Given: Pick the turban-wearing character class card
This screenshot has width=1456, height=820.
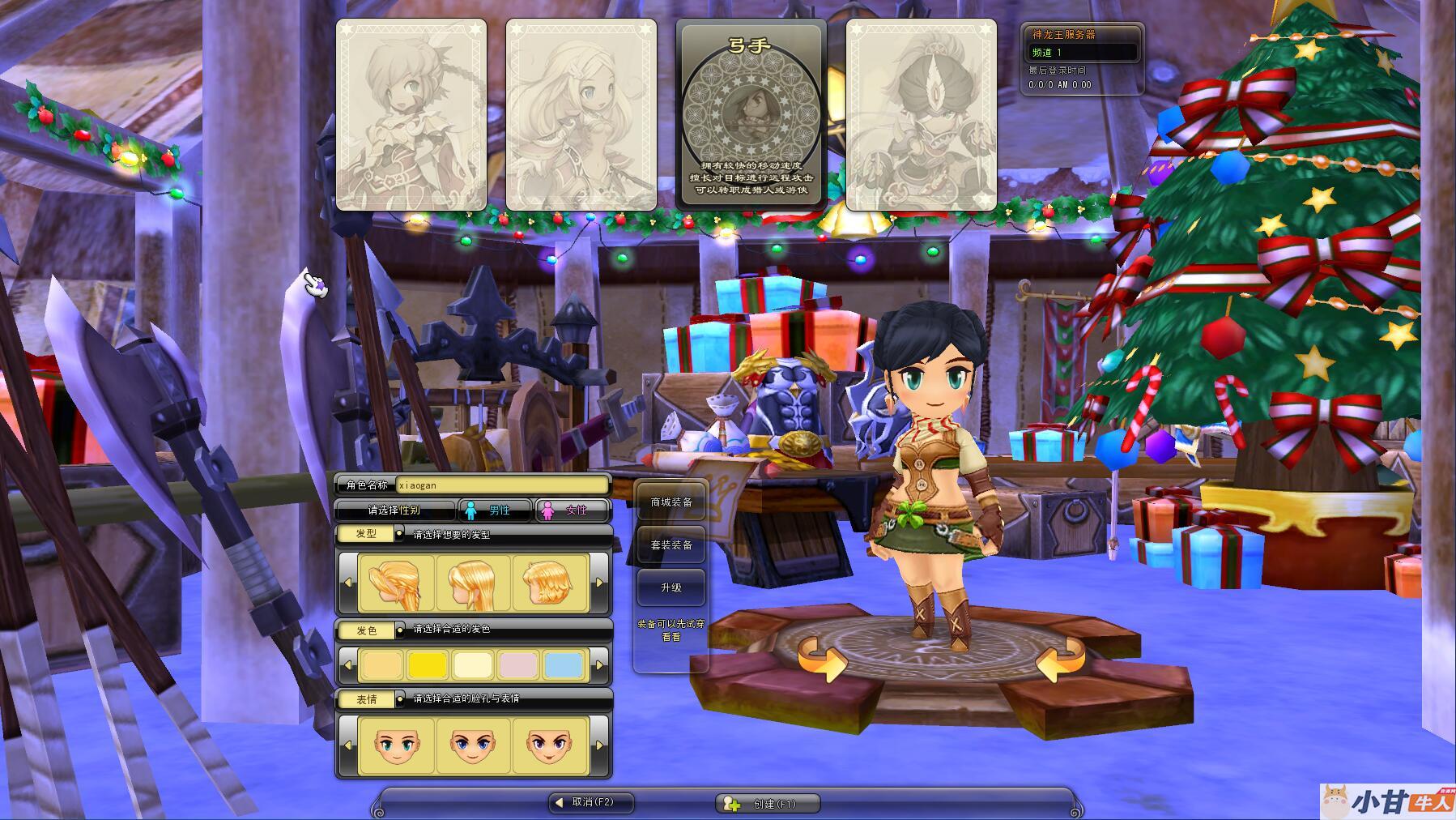Looking at the screenshot, I should coord(921,115).
